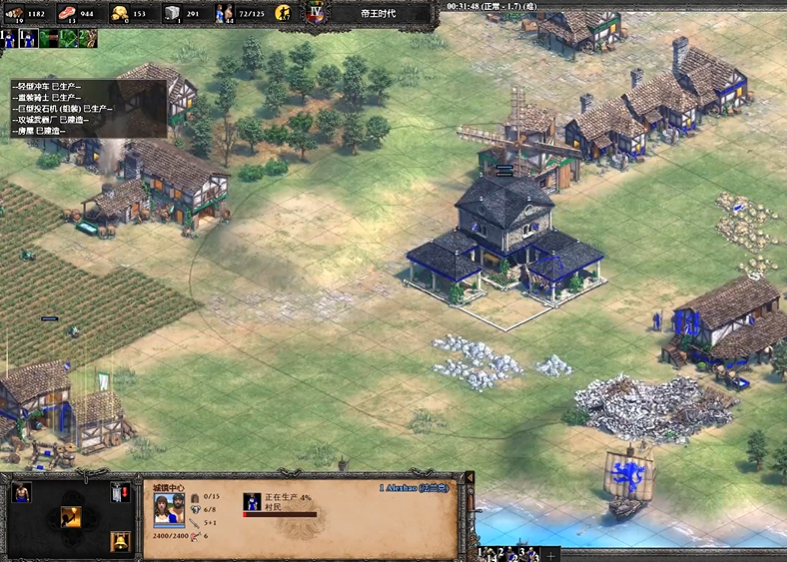
Task: Select the idle villager button in top bar
Action: pos(283,13)
